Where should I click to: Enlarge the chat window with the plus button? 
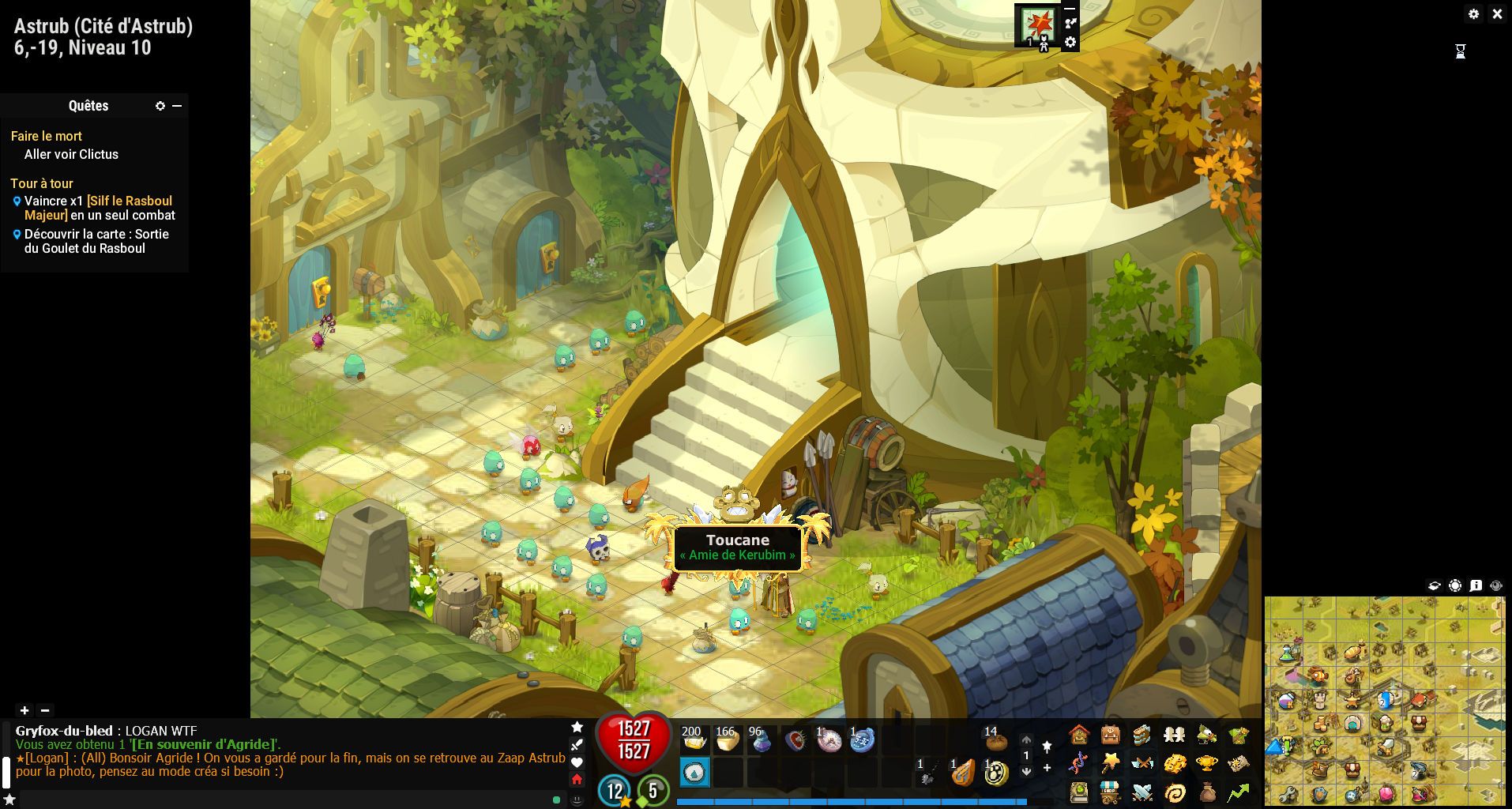pos(24,710)
